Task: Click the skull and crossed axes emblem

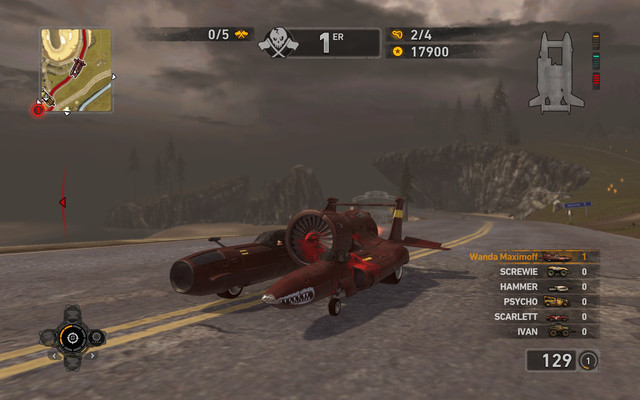Action: click(x=279, y=42)
